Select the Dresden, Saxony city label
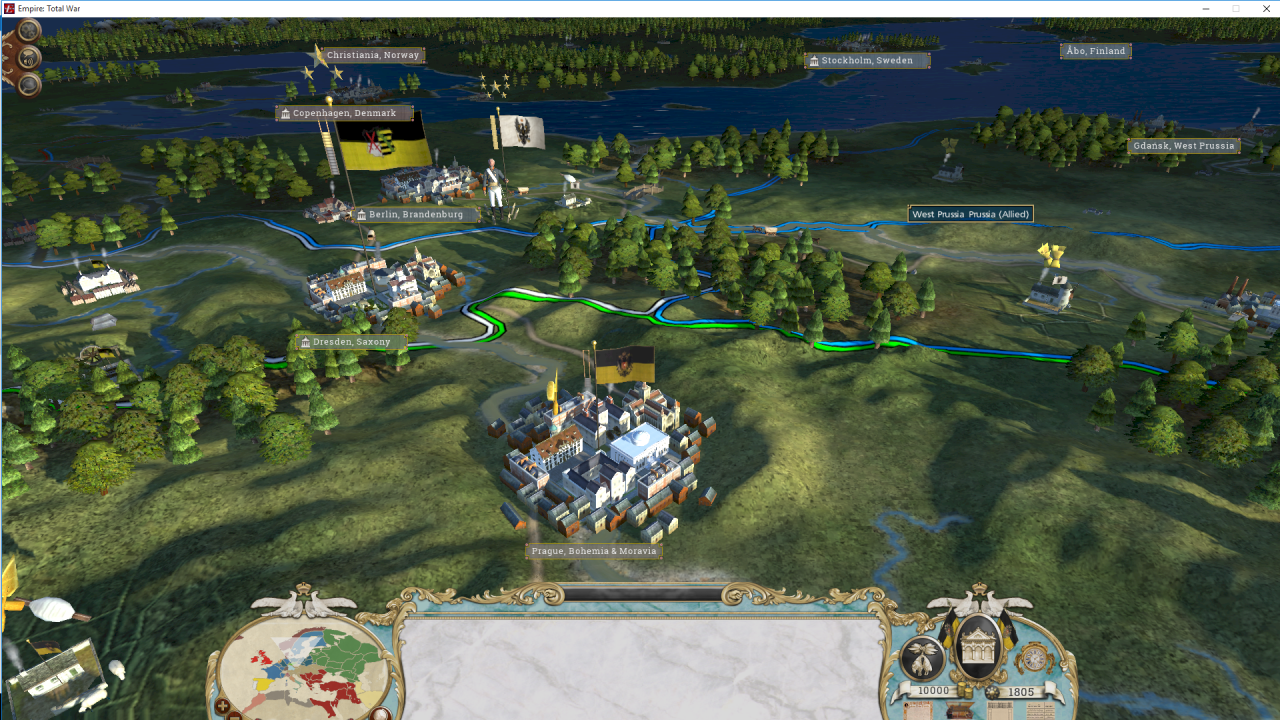 coord(351,342)
